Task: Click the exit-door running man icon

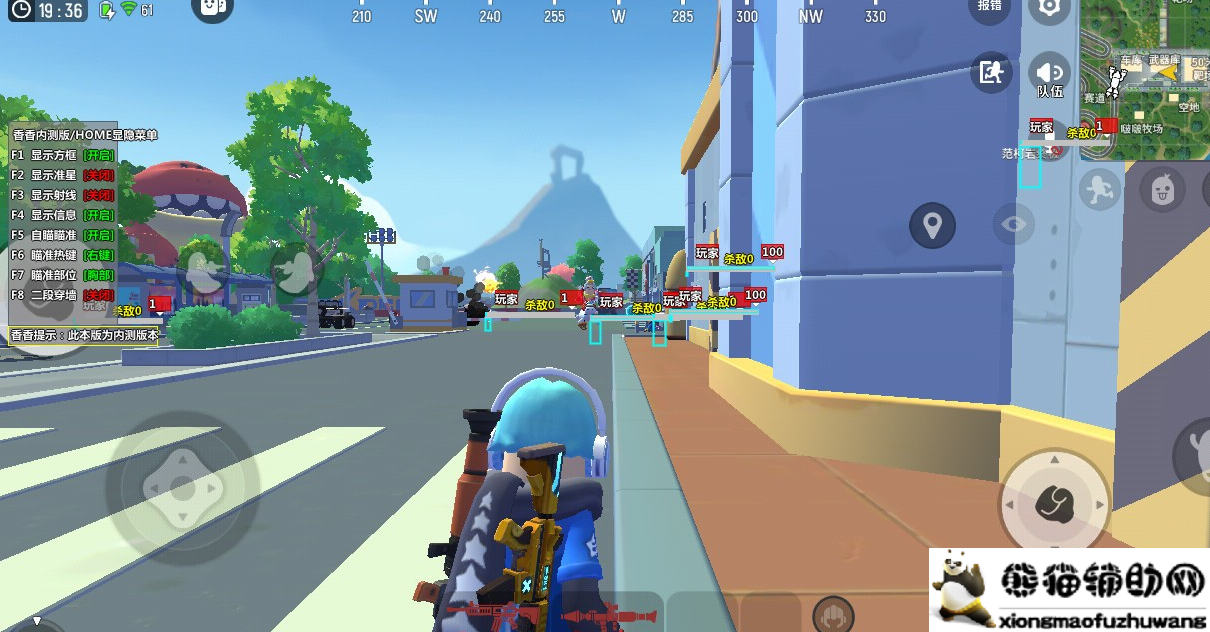Action: pos(992,73)
